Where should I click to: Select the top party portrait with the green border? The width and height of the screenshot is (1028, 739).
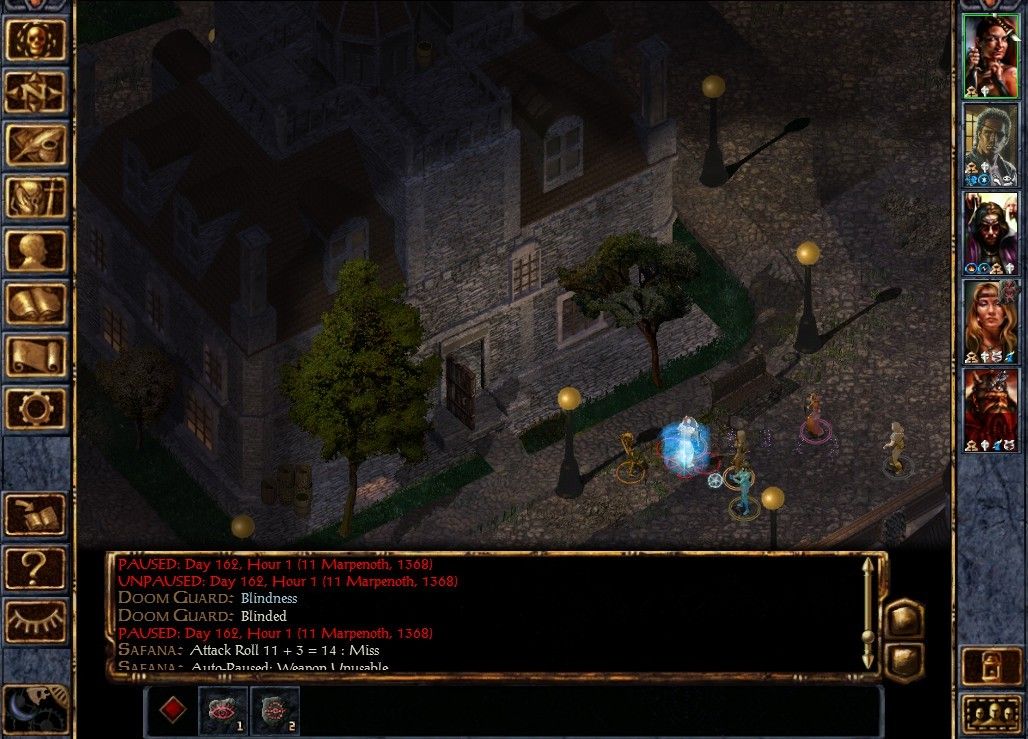(990, 55)
